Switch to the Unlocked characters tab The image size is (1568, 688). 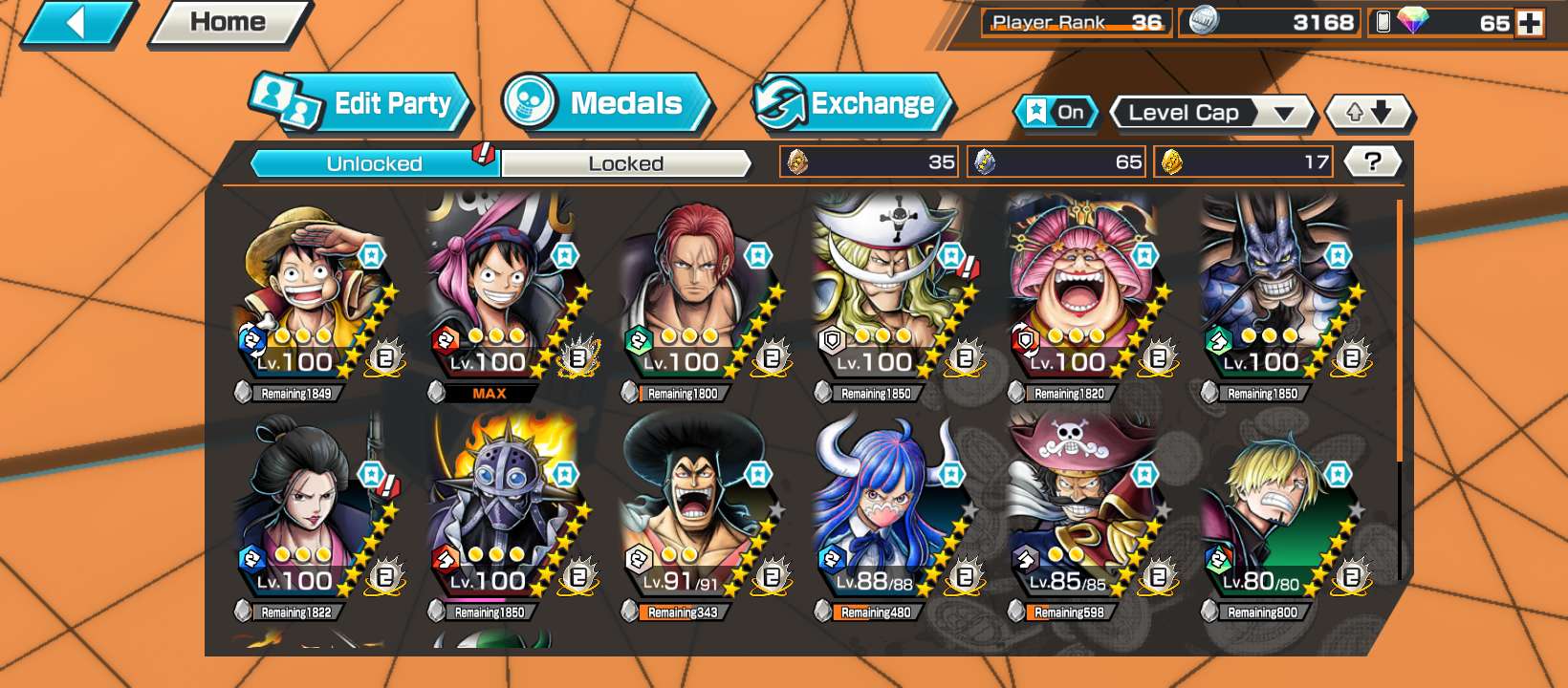click(375, 163)
